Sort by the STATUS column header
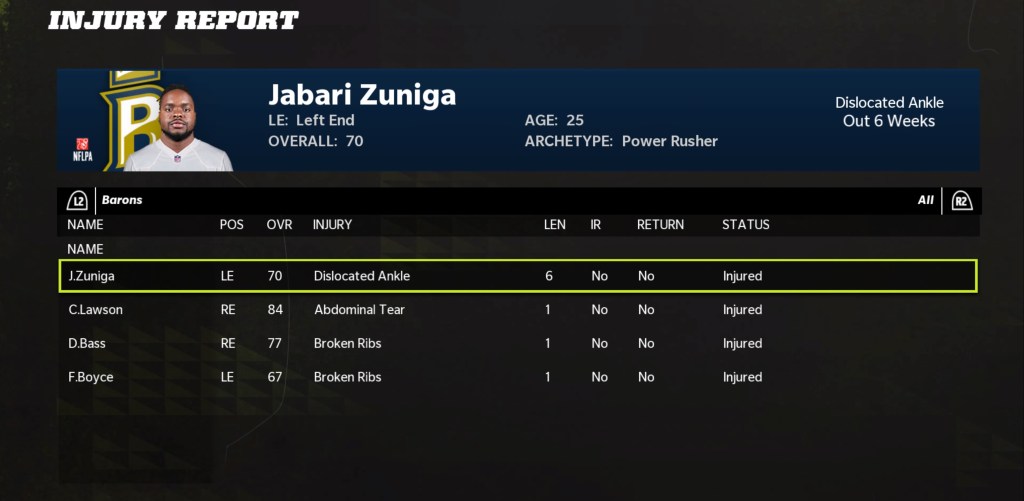 pos(746,225)
